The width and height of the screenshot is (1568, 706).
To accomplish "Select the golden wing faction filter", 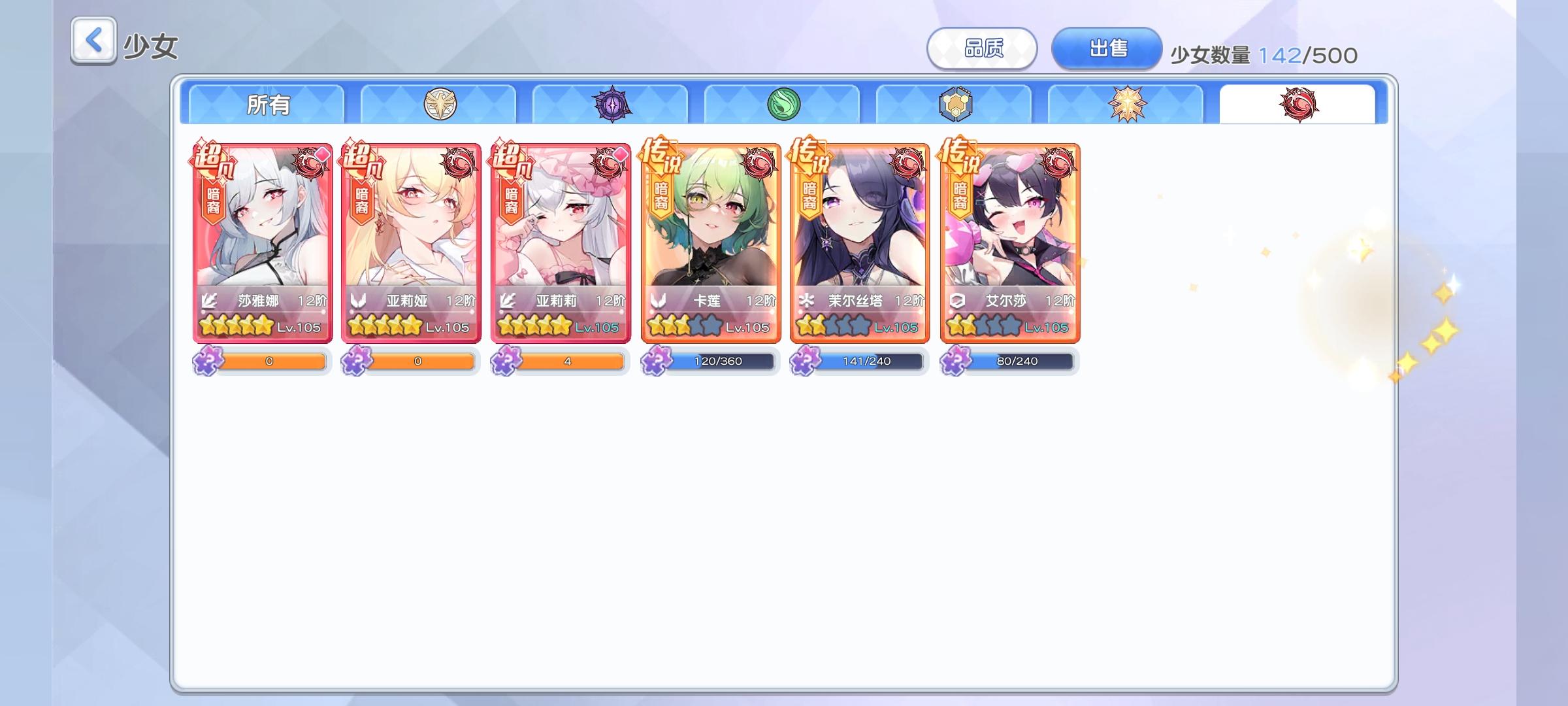I will [x=440, y=106].
